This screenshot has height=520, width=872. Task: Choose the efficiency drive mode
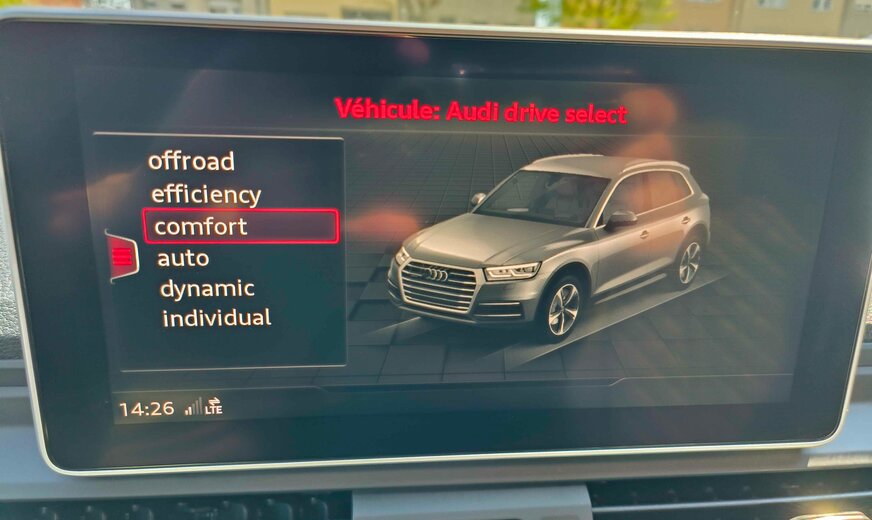coord(206,194)
